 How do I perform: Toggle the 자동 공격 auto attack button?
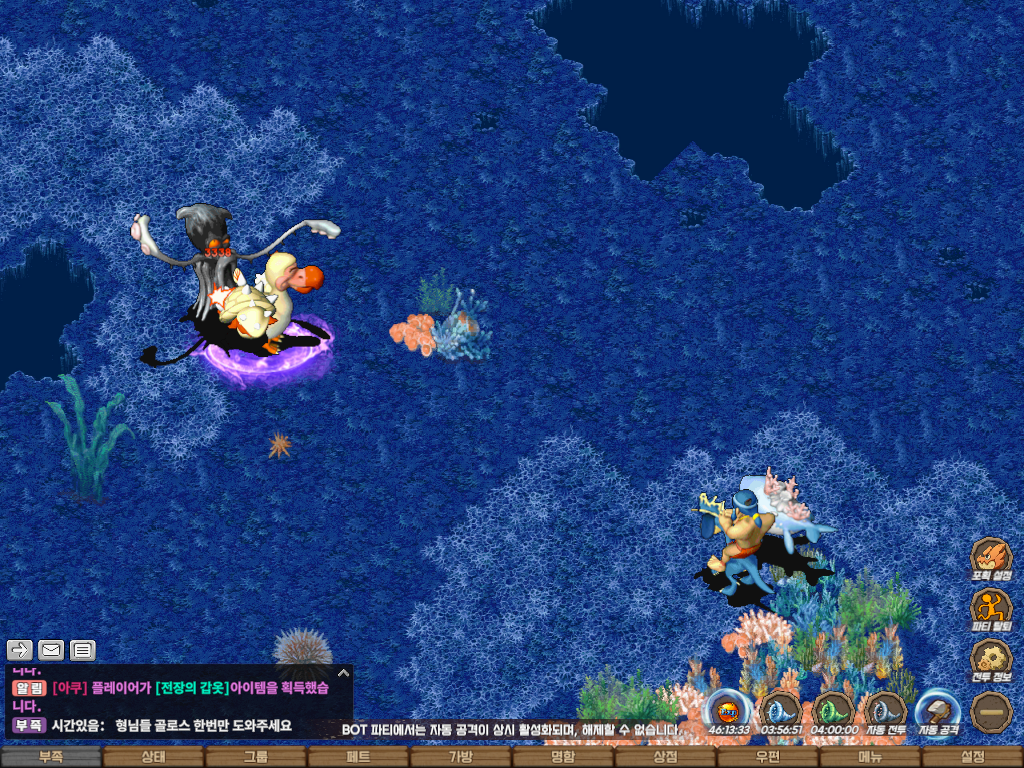click(938, 711)
